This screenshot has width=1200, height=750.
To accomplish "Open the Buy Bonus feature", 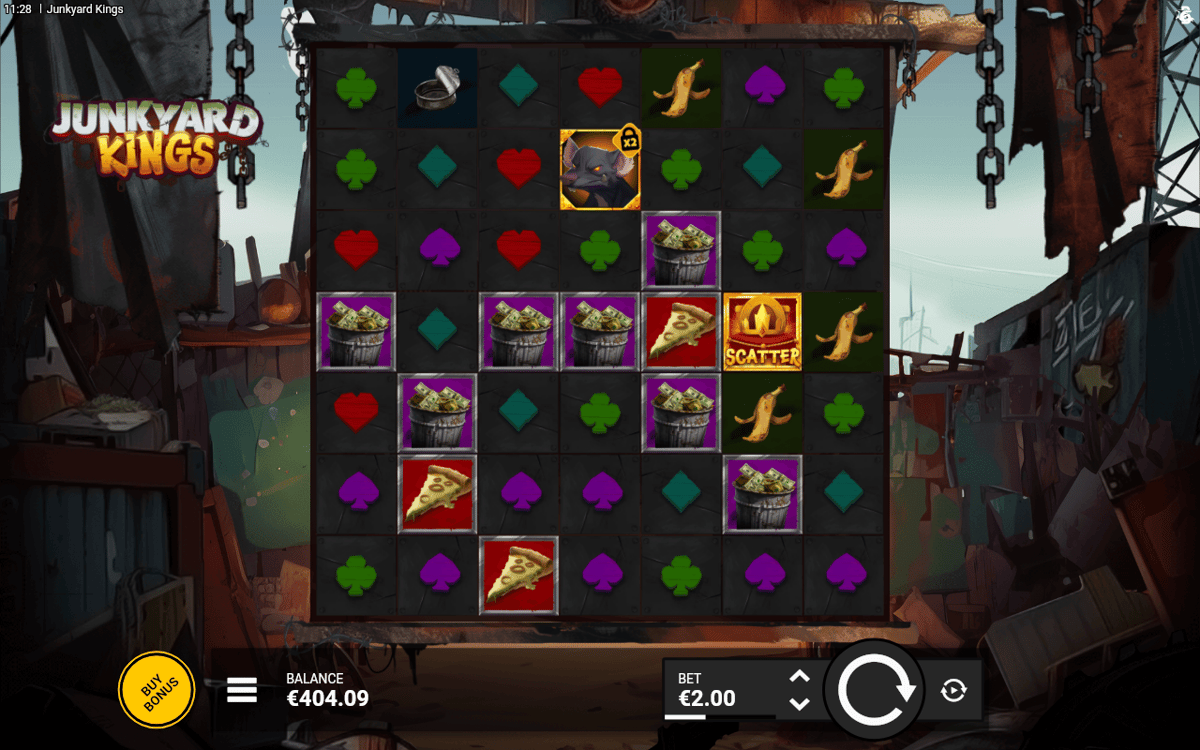I will (156, 689).
